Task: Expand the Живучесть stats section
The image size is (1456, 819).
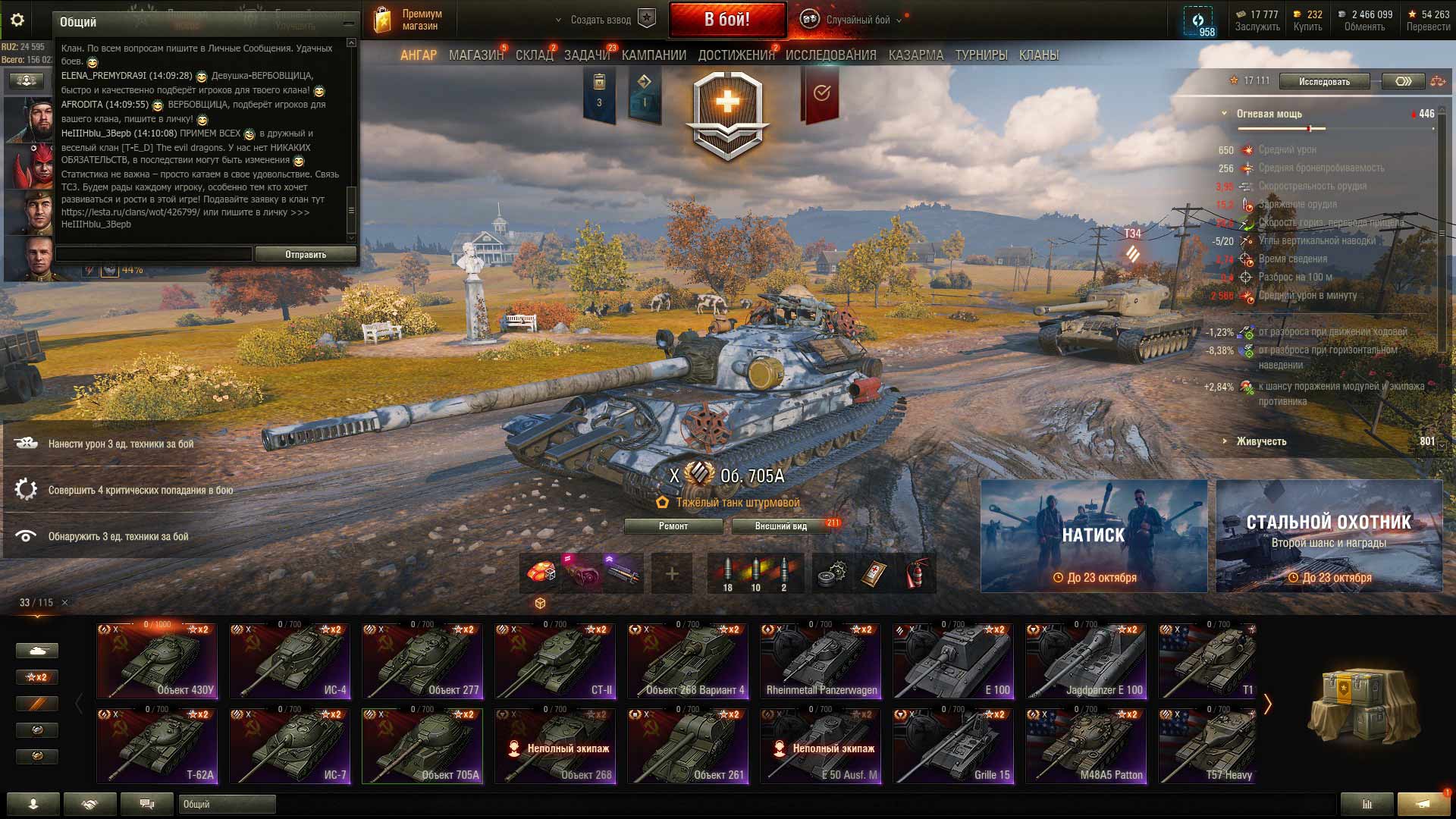Action: (x=1261, y=441)
